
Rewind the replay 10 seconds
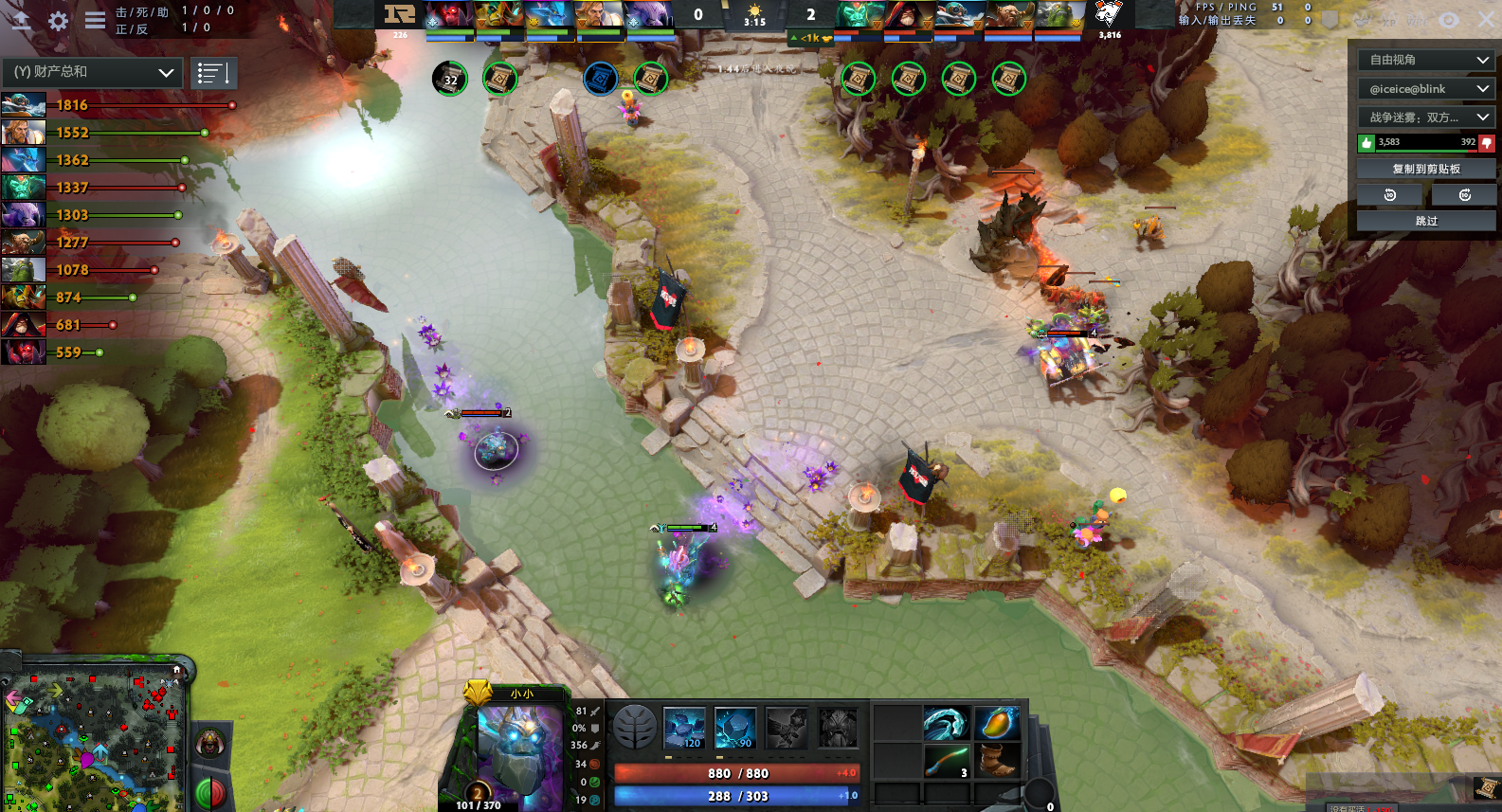[x=1390, y=195]
